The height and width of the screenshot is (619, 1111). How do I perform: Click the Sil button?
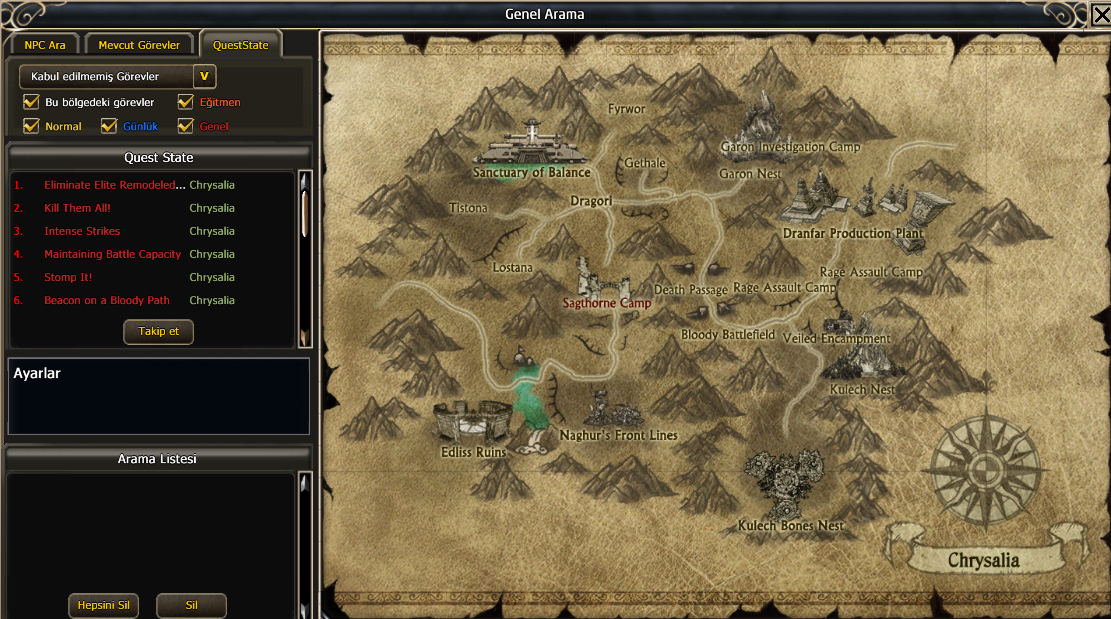[x=191, y=605]
